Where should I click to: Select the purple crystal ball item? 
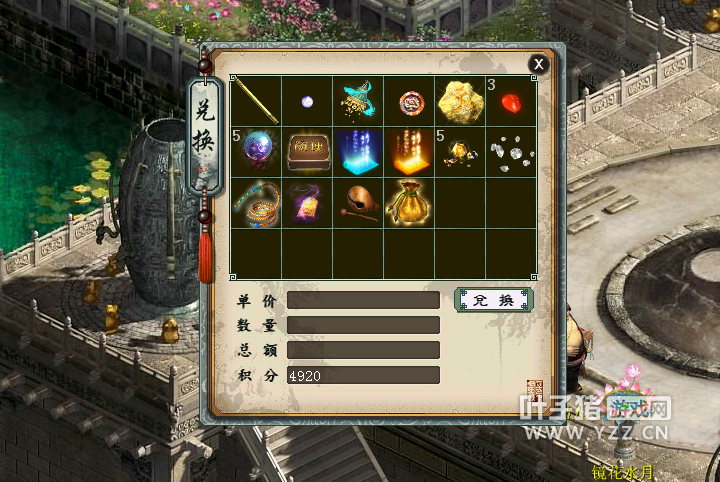(256, 152)
